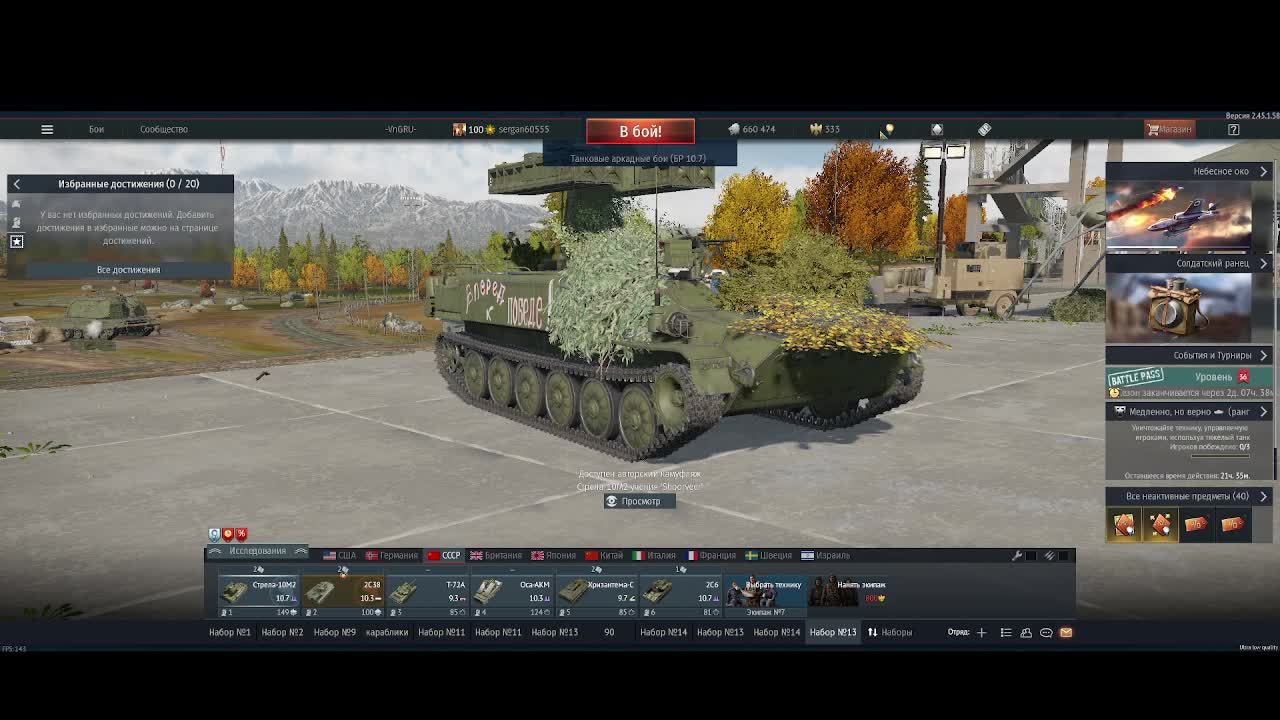This screenshot has height=720, width=1280.
Task: Open the «Бои» menu
Action: coord(96,129)
